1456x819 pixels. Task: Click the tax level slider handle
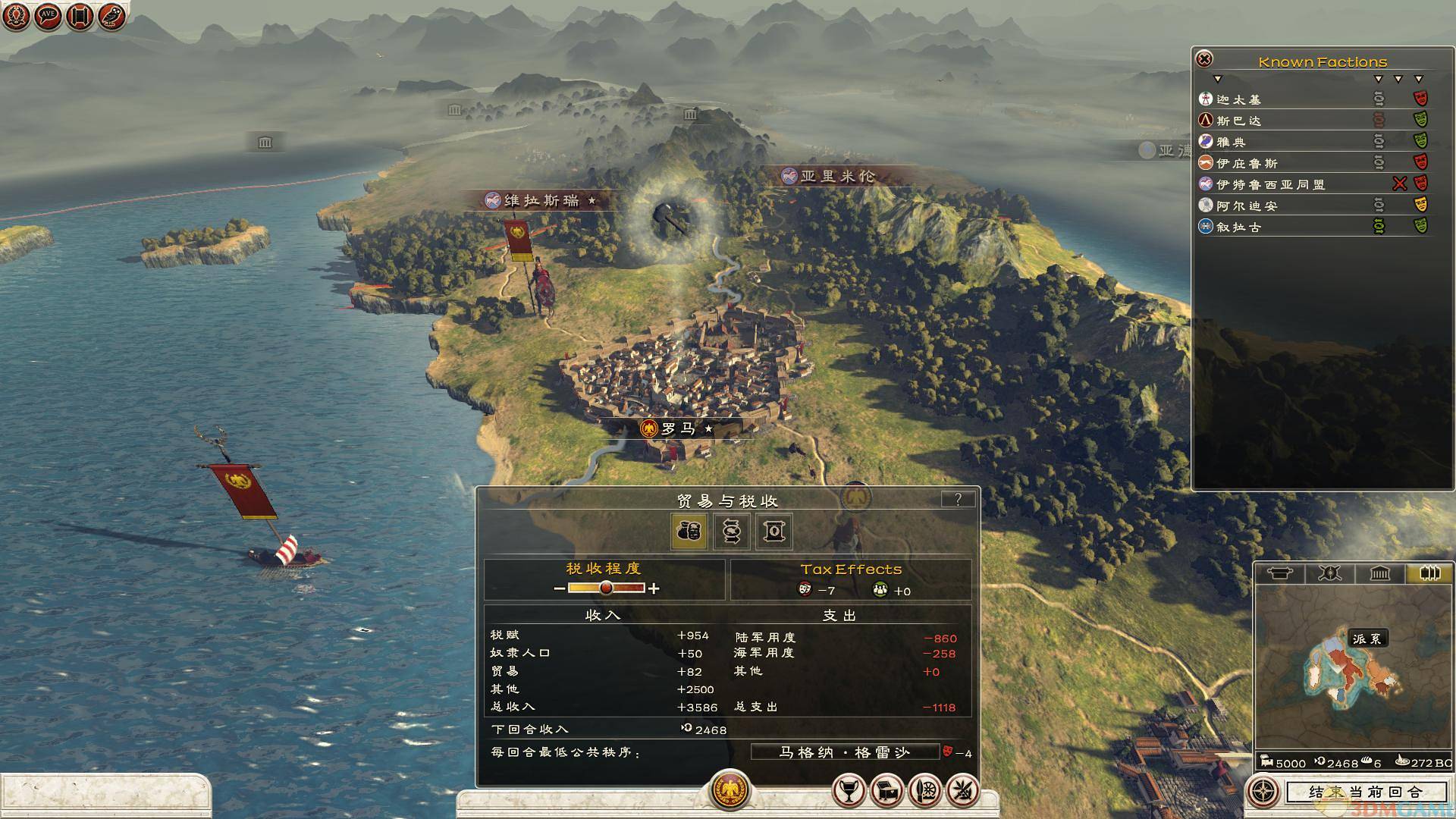pos(606,588)
